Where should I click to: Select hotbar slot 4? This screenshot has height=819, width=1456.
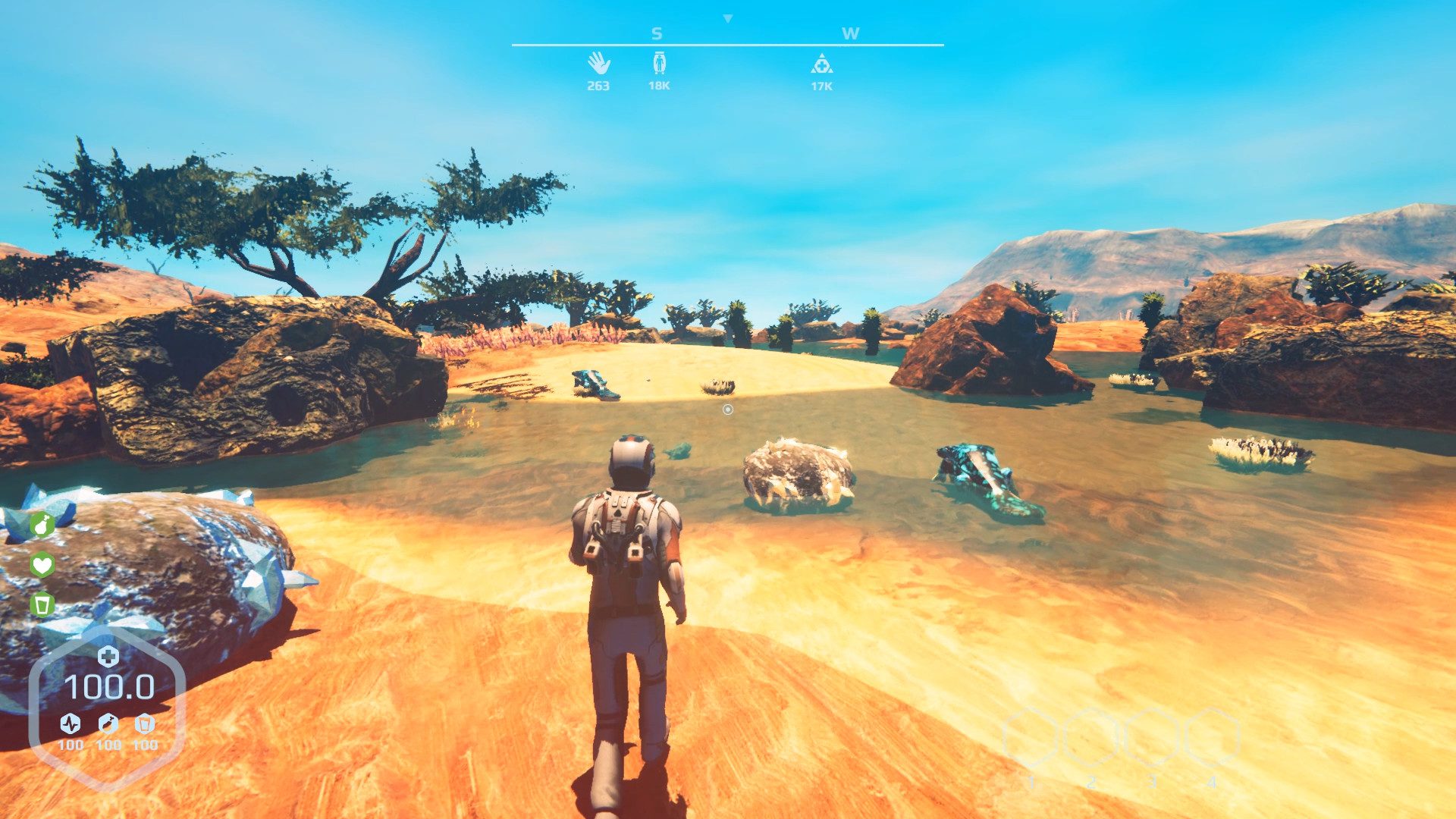(x=1213, y=737)
